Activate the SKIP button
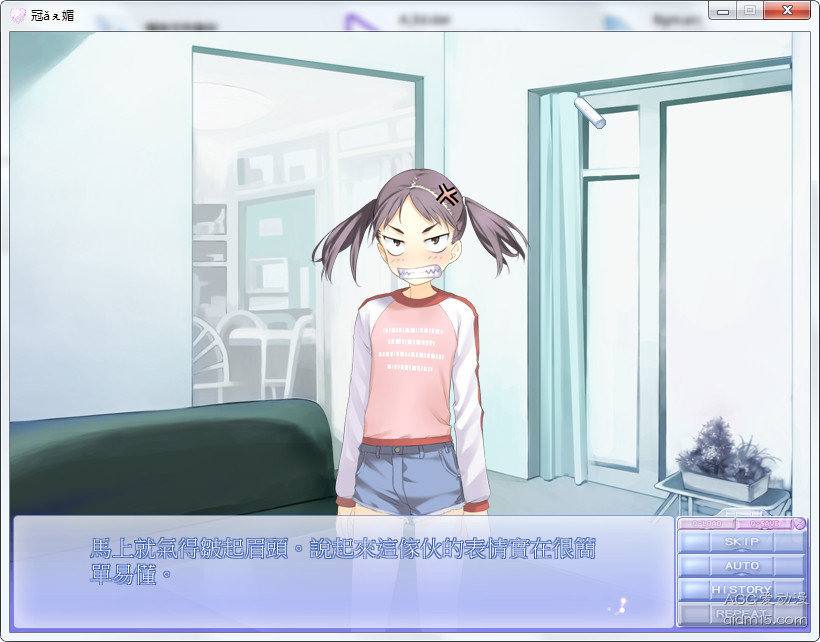Viewport: 820px width, 642px height. 741,542
